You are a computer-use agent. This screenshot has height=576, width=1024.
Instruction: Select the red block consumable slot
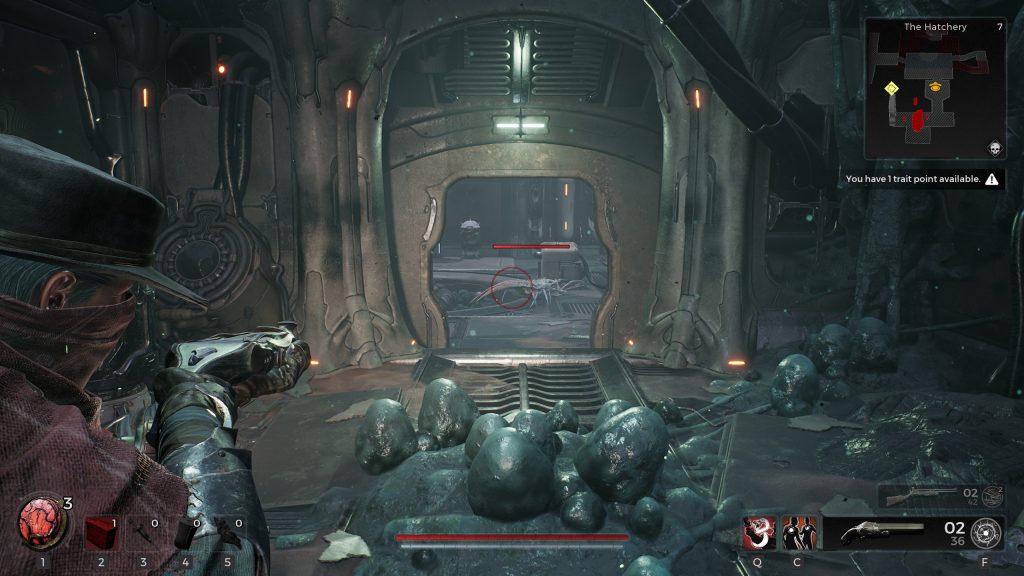point(98,531)
